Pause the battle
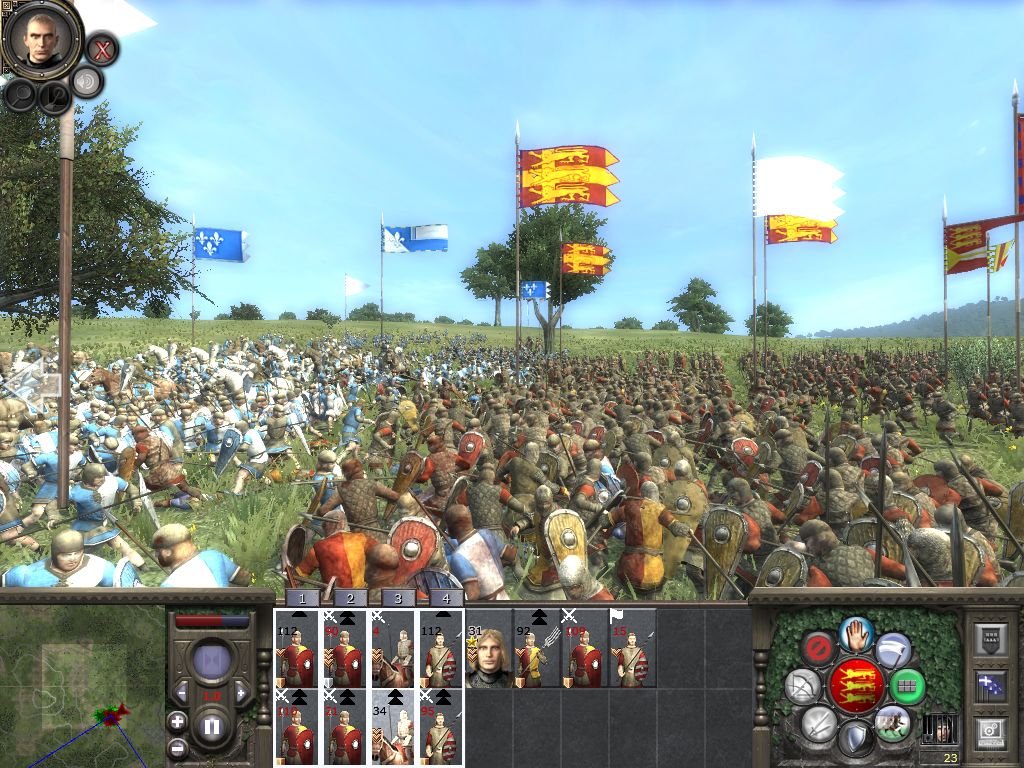This screenshot has height=768, width=1024. coord(212,726)
